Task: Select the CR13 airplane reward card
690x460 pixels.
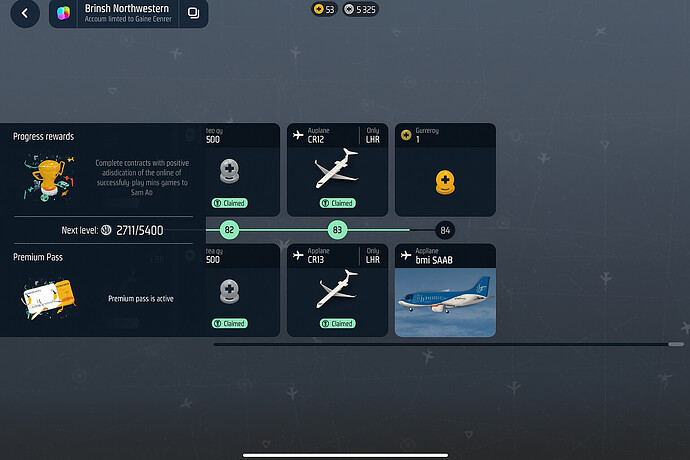Action: click(x=337, y=288)
